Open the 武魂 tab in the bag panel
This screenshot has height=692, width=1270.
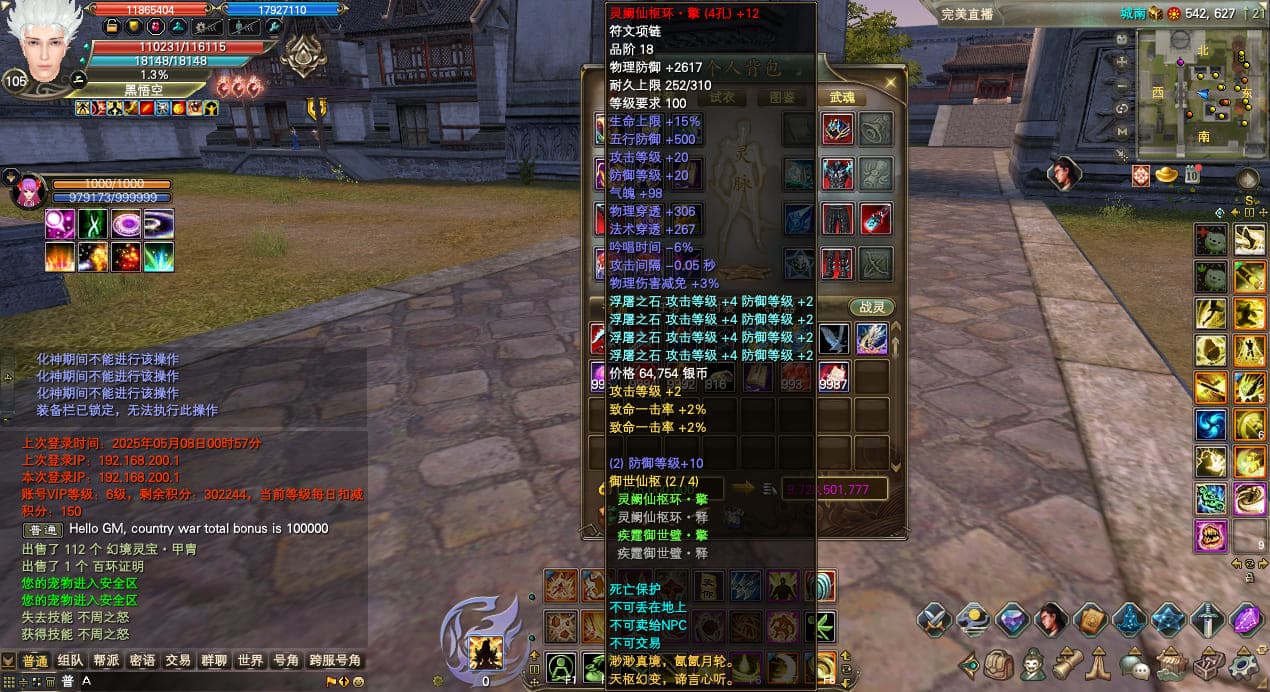(842, 97)
